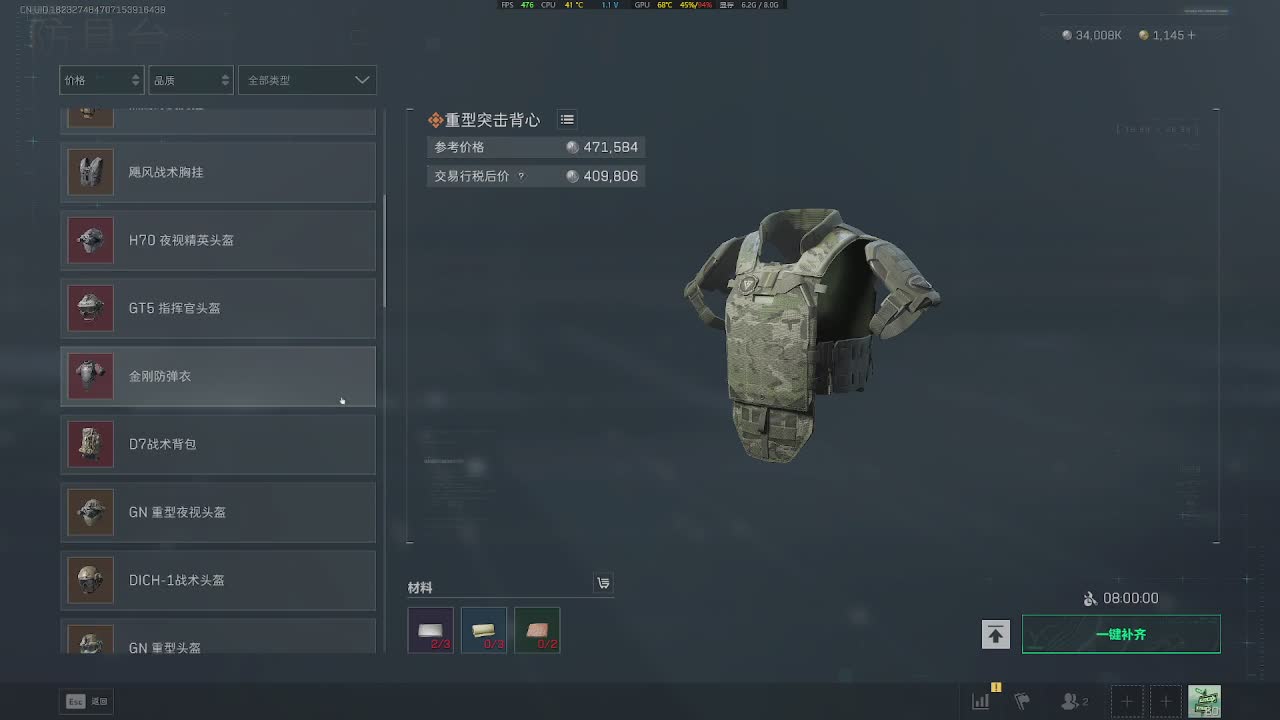The image size is (1280, 720).
Task: Choose GN 重型夜视头盔 from the list
Action: point(218,512)
